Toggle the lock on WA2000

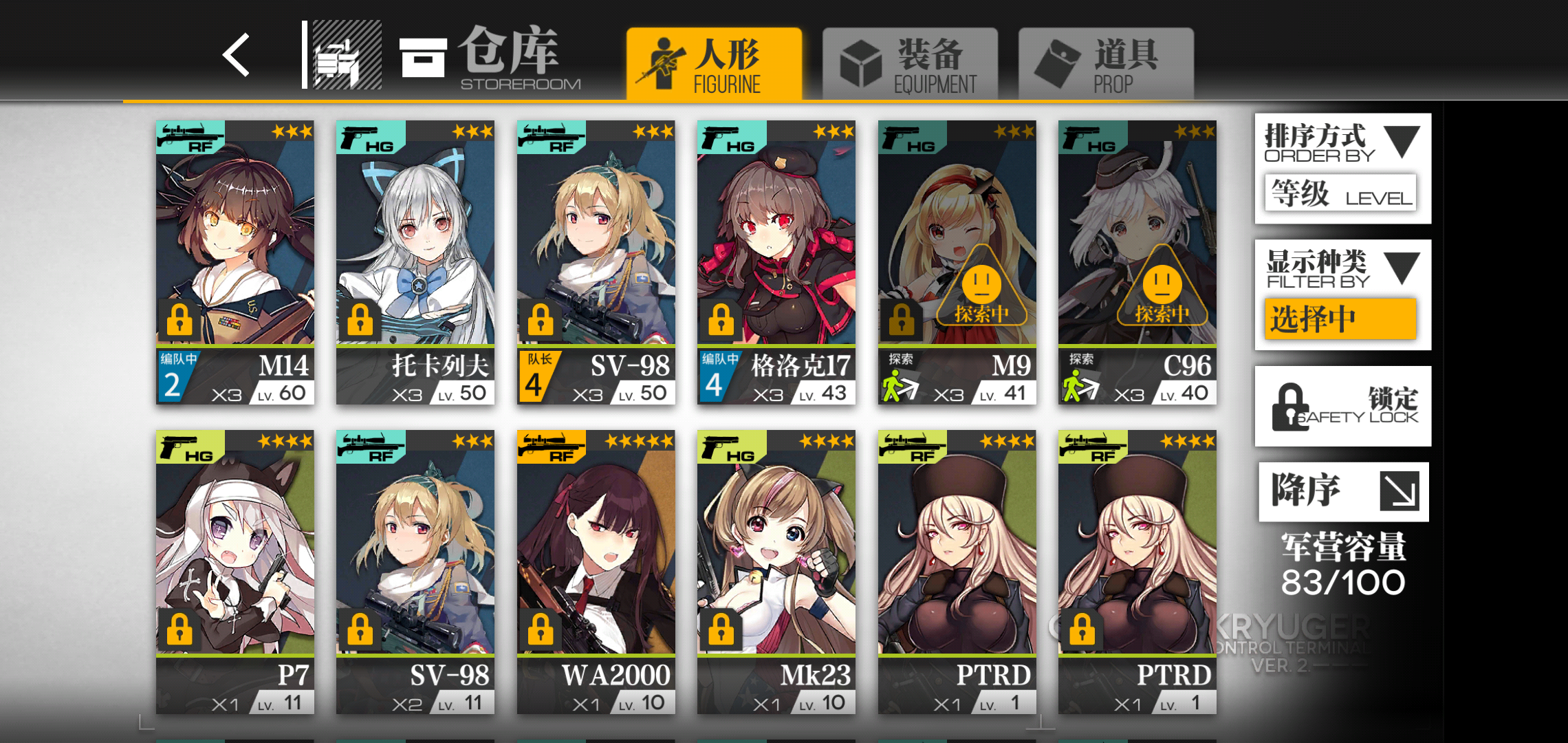pos(542,628)
